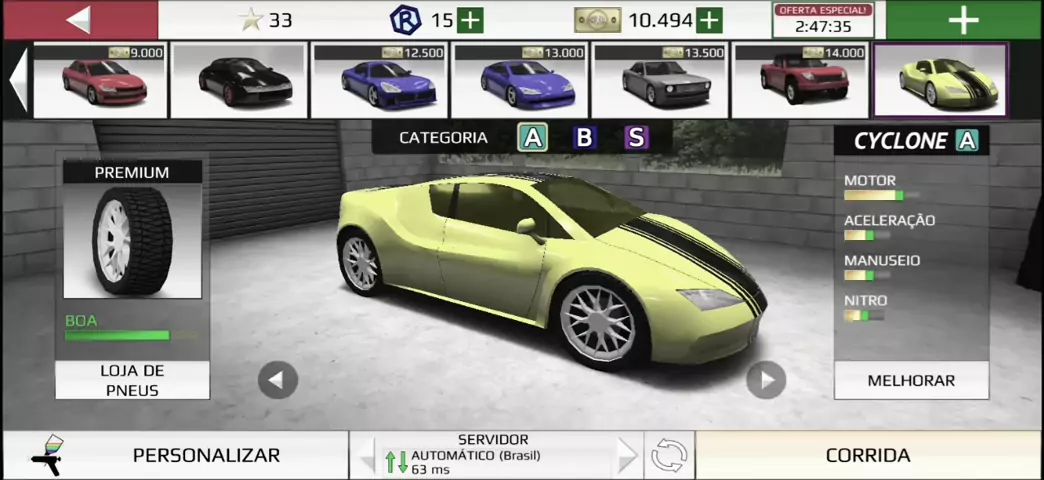Open the Personalizar customization menu
This screenshot has height=480, width=1044.
(x=205, y=455)
